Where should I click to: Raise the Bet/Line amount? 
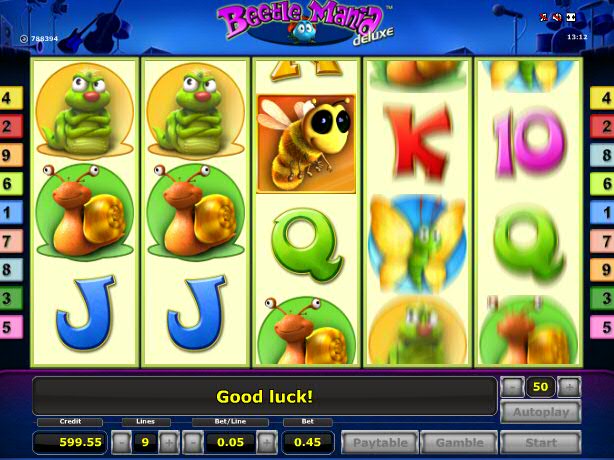[264, 442]
